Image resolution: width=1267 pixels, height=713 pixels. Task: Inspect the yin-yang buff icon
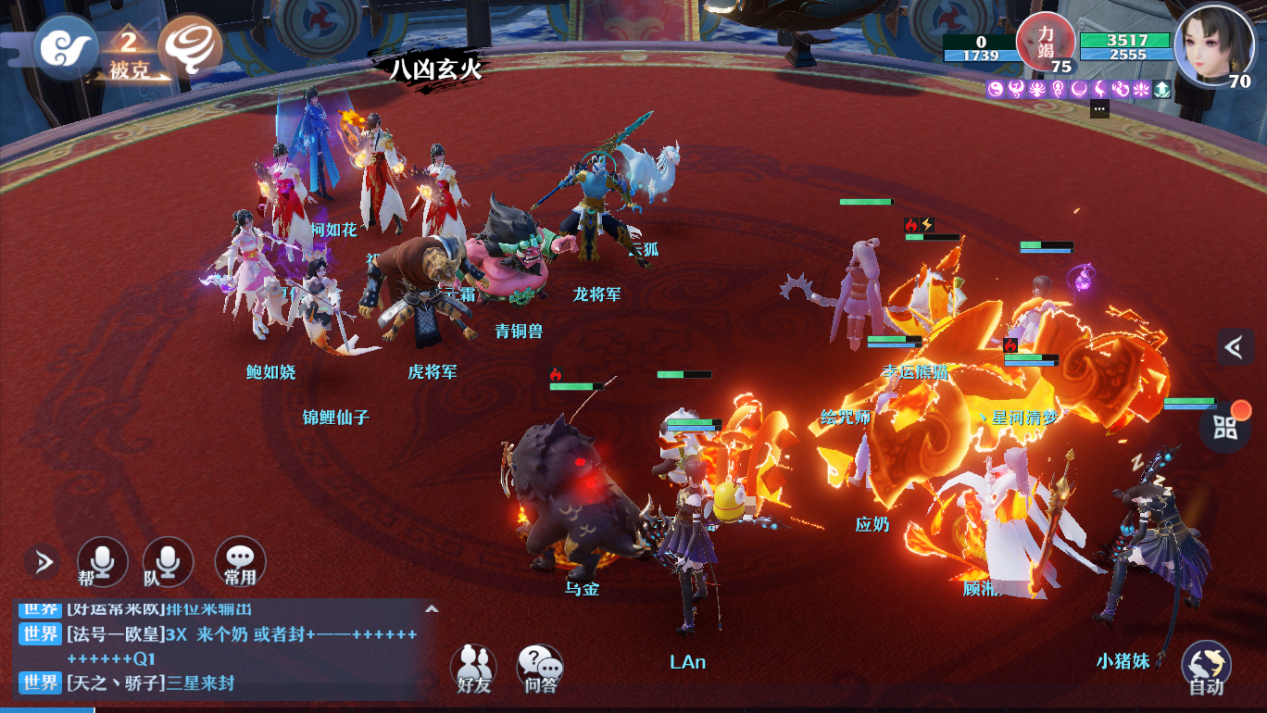[996, 89]
